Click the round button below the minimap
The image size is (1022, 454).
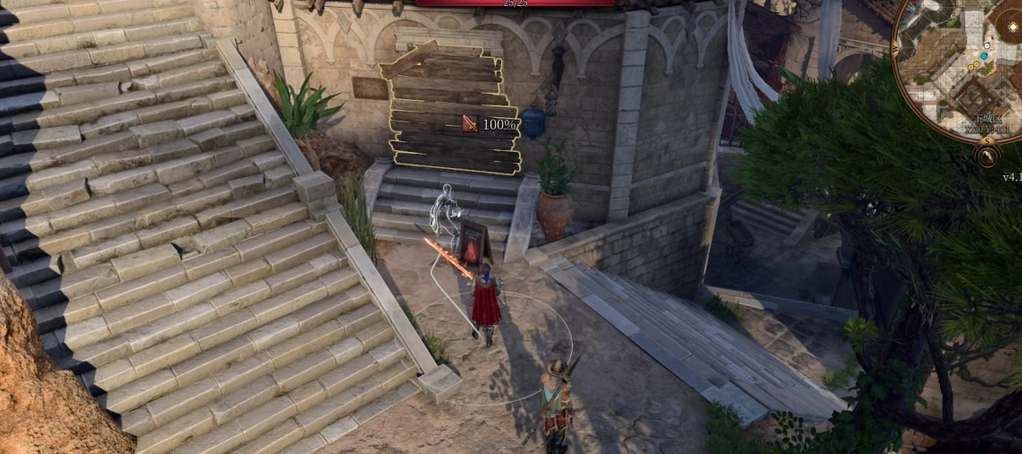988,156
